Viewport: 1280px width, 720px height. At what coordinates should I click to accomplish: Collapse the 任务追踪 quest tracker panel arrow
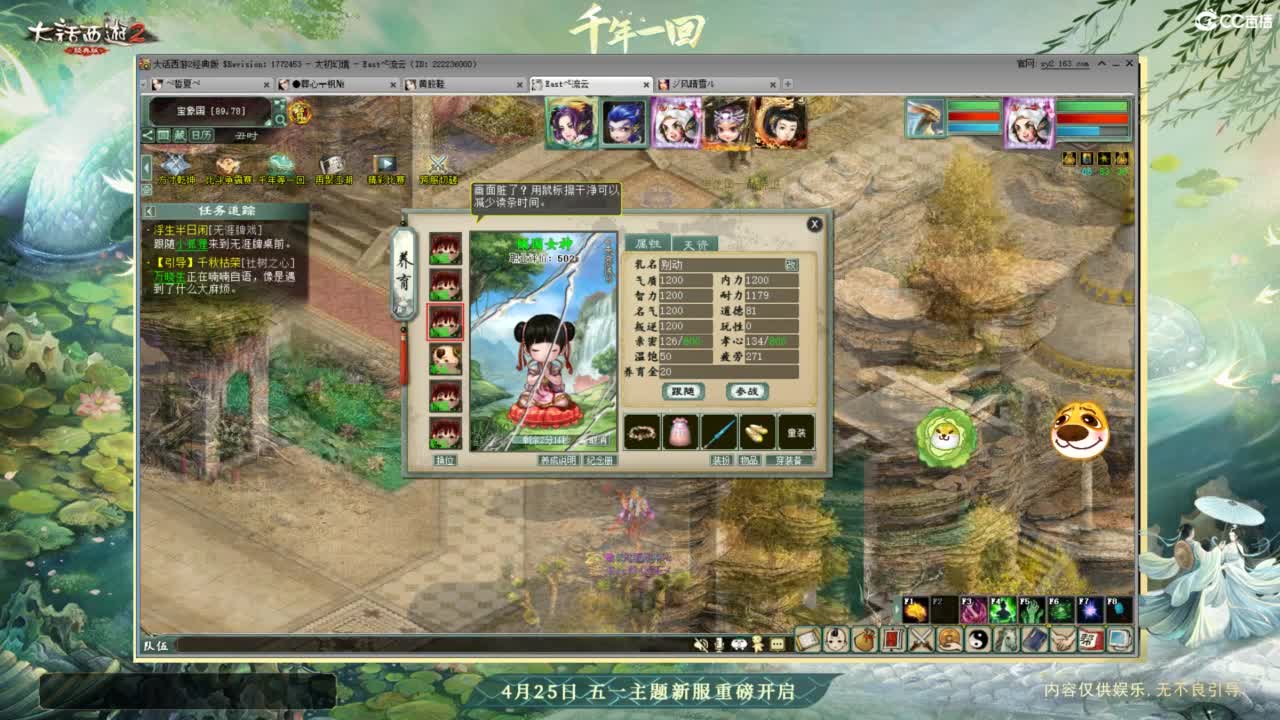tap(151, 211)
